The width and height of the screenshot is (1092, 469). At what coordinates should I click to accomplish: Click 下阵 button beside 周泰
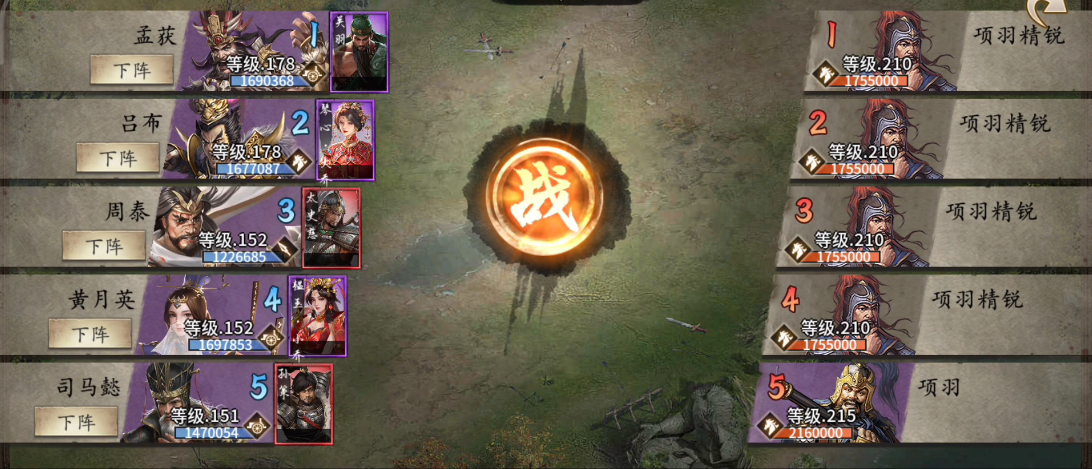(103, 246)
